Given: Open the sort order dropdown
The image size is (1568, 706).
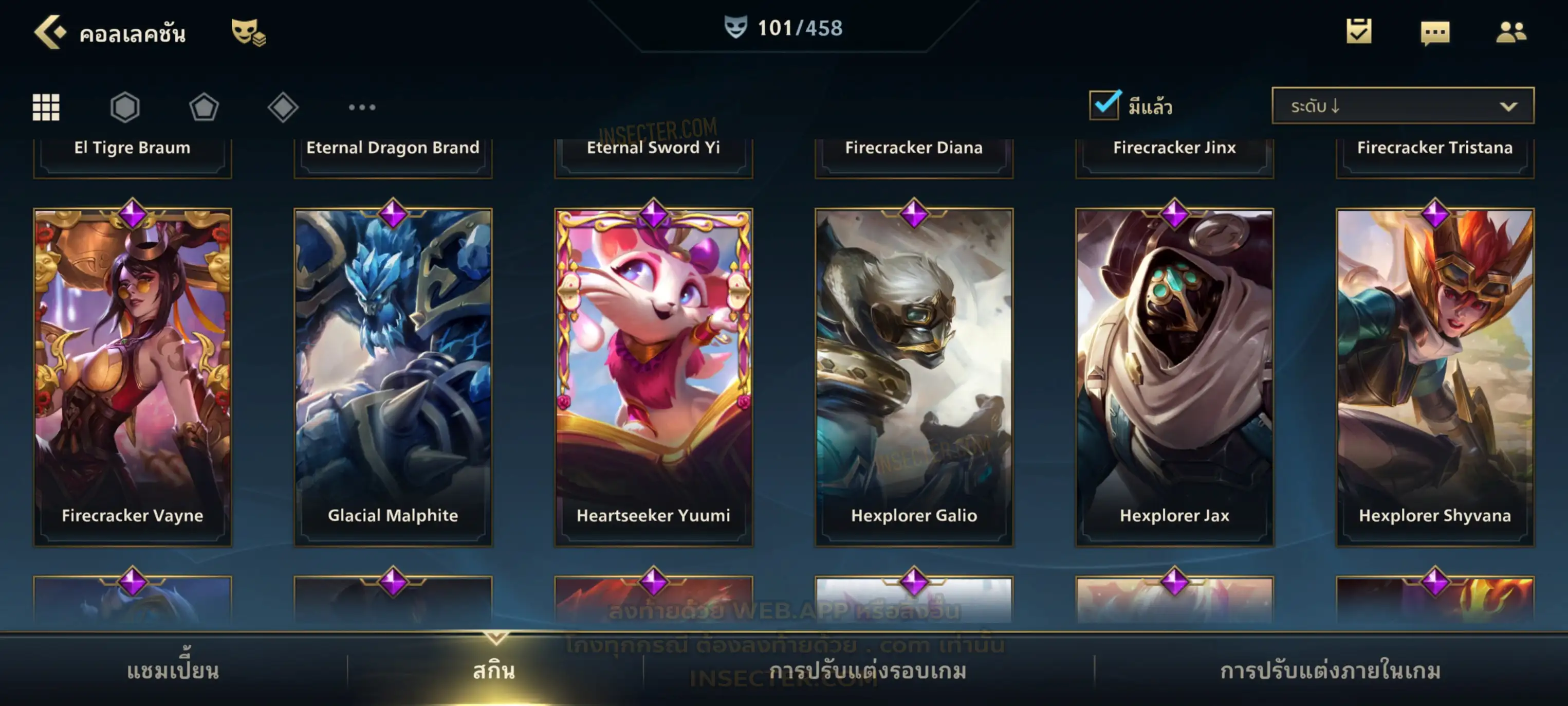Looking at the screenshot, I should pyautogui.click(x=1402, y=106).
